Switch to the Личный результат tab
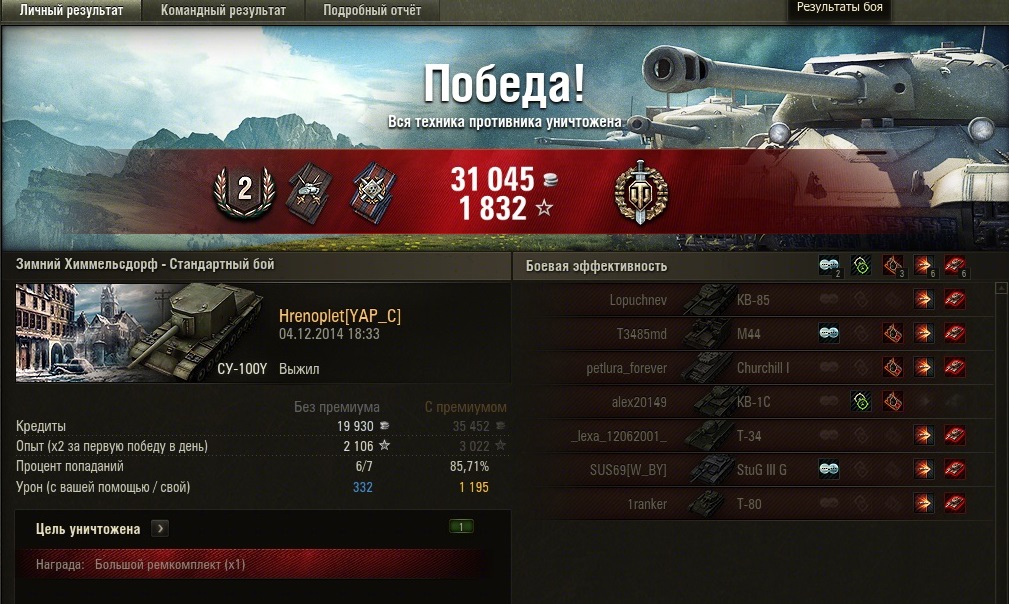 (x=71, y=11)
